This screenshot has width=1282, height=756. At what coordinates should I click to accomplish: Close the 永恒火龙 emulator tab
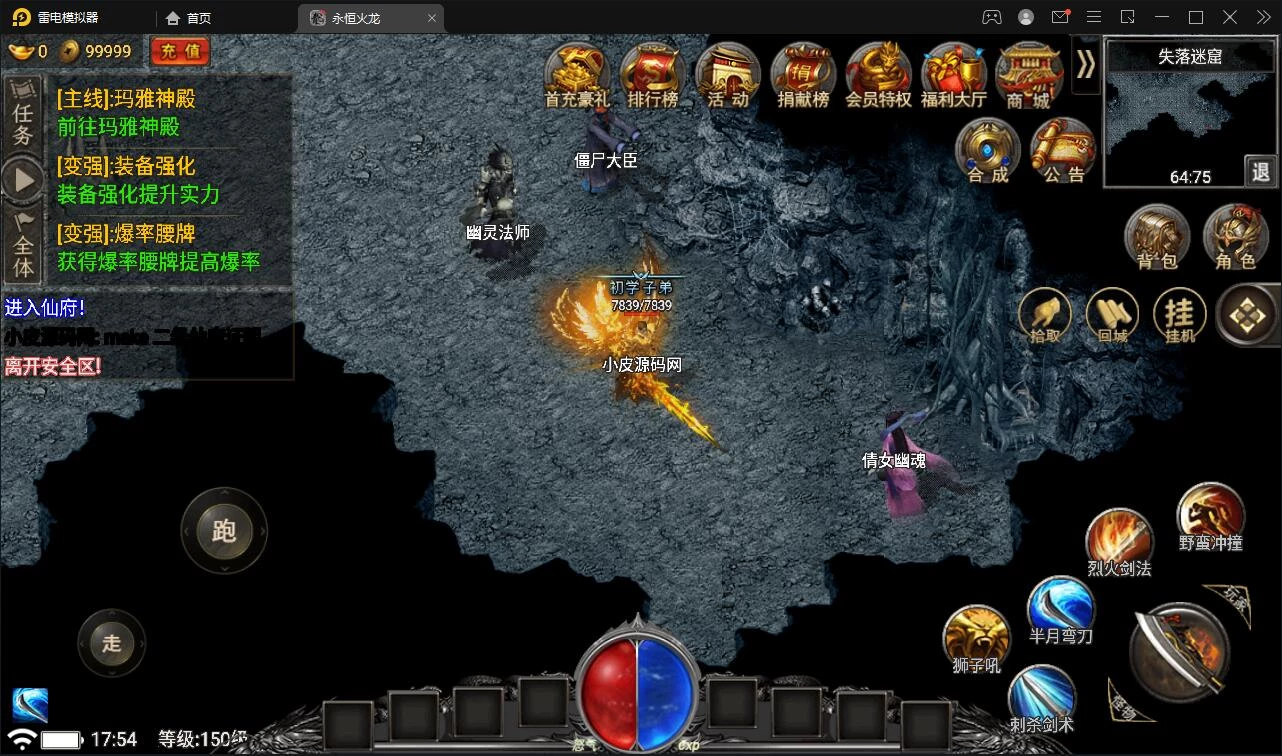coord(432,18)
